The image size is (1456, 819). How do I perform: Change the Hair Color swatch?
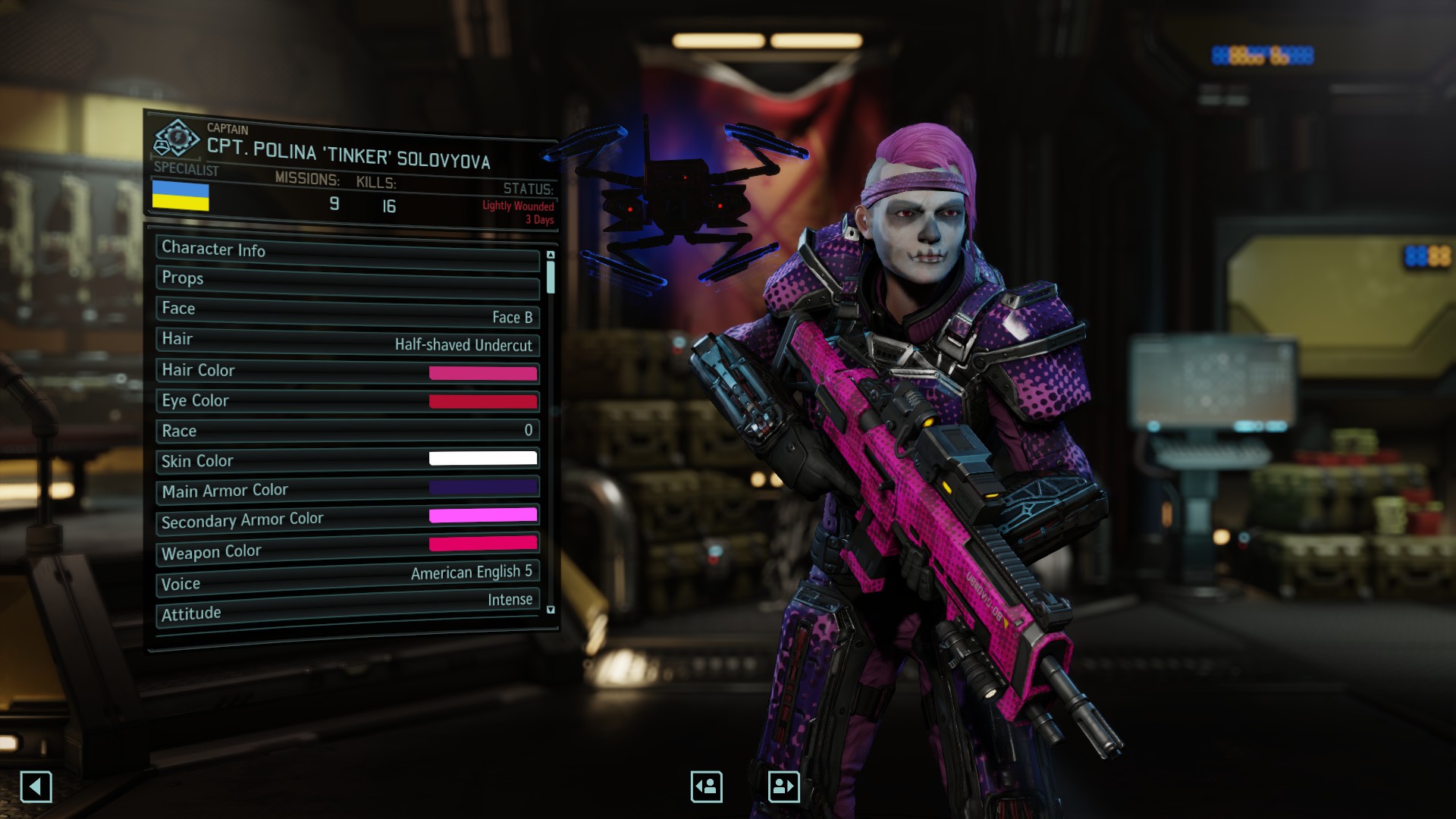click(x=483, y=372)
